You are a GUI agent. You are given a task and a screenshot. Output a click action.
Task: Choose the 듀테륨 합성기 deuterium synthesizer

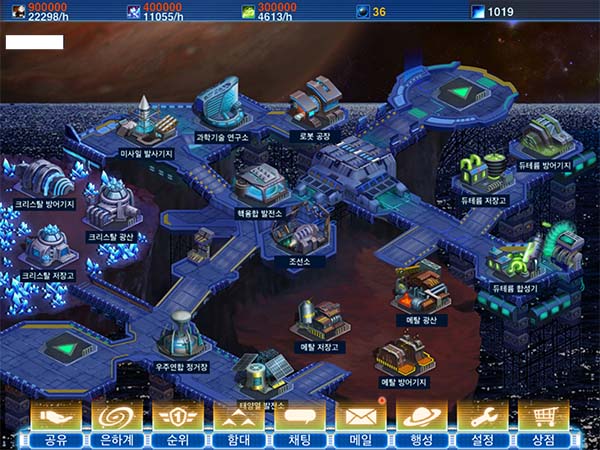pos(516,255)
